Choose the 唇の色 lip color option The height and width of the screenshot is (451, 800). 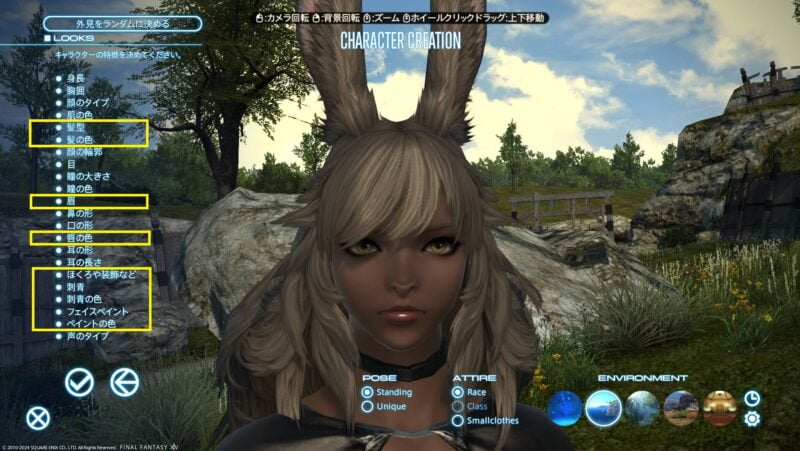click(81, 237)
